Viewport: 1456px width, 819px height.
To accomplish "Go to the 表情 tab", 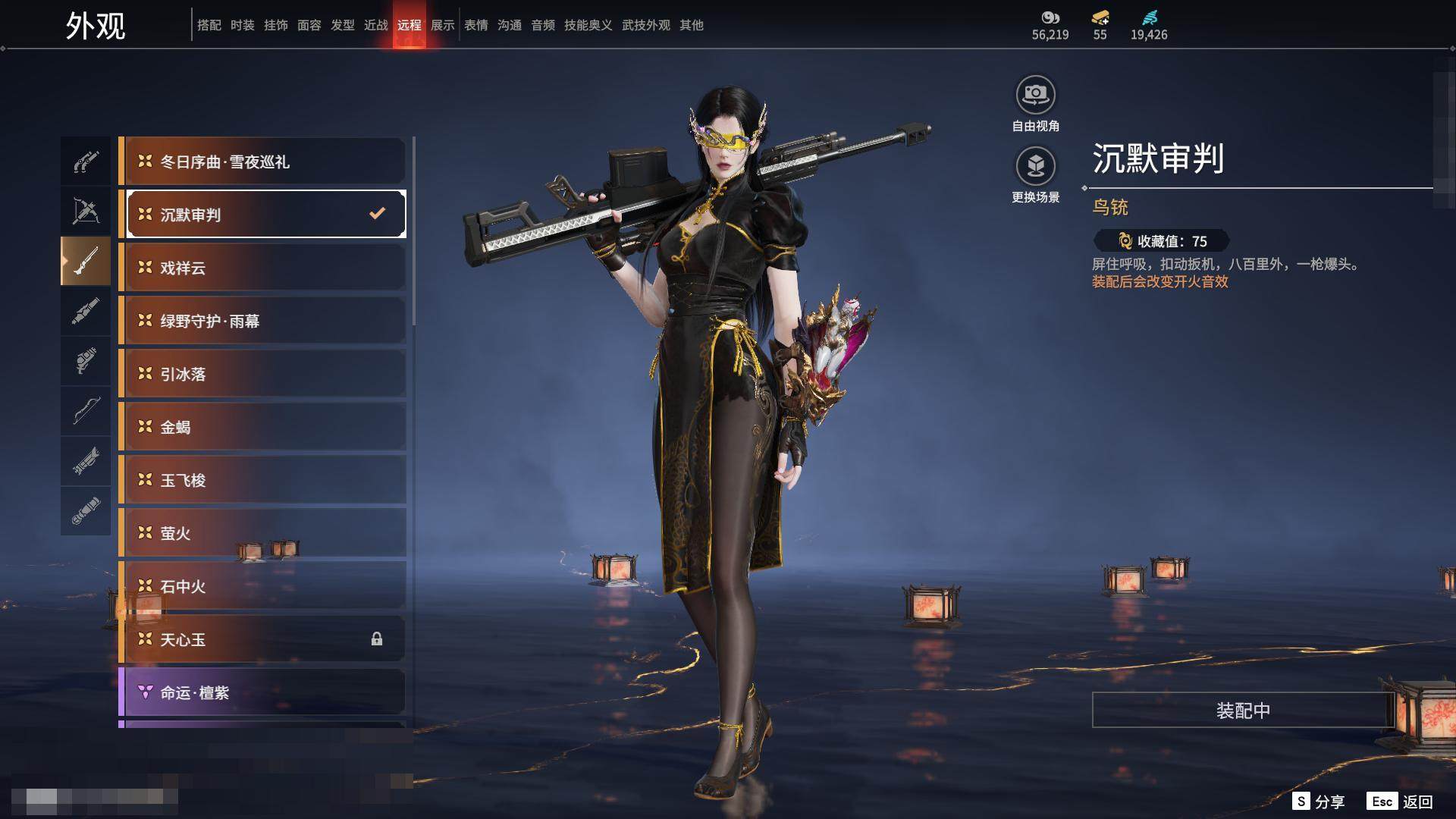I will [476, 26].
